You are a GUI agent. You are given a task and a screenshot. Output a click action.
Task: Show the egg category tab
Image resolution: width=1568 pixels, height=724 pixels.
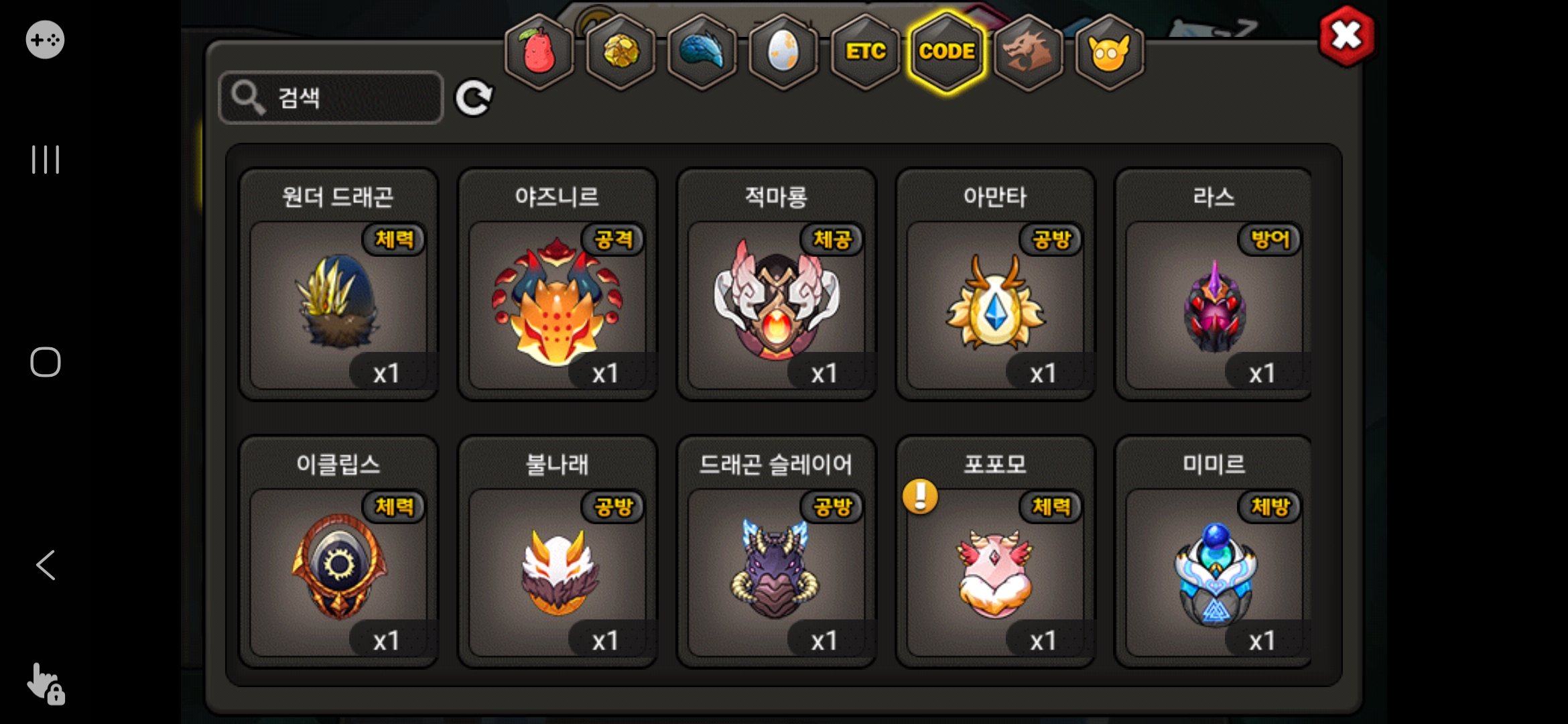(x=783, y=52)
